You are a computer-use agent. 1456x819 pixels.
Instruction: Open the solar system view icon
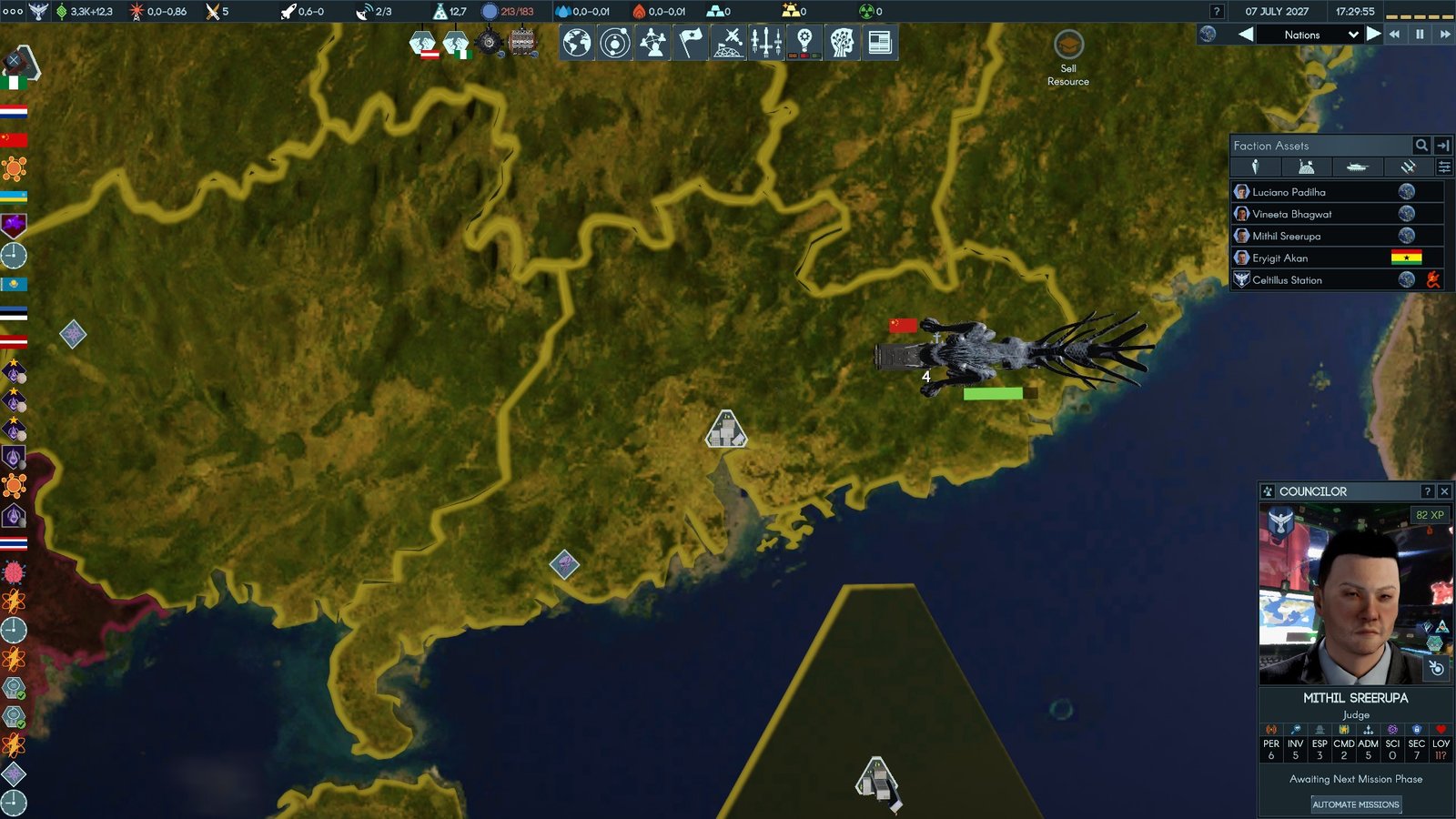coord(613,40)
